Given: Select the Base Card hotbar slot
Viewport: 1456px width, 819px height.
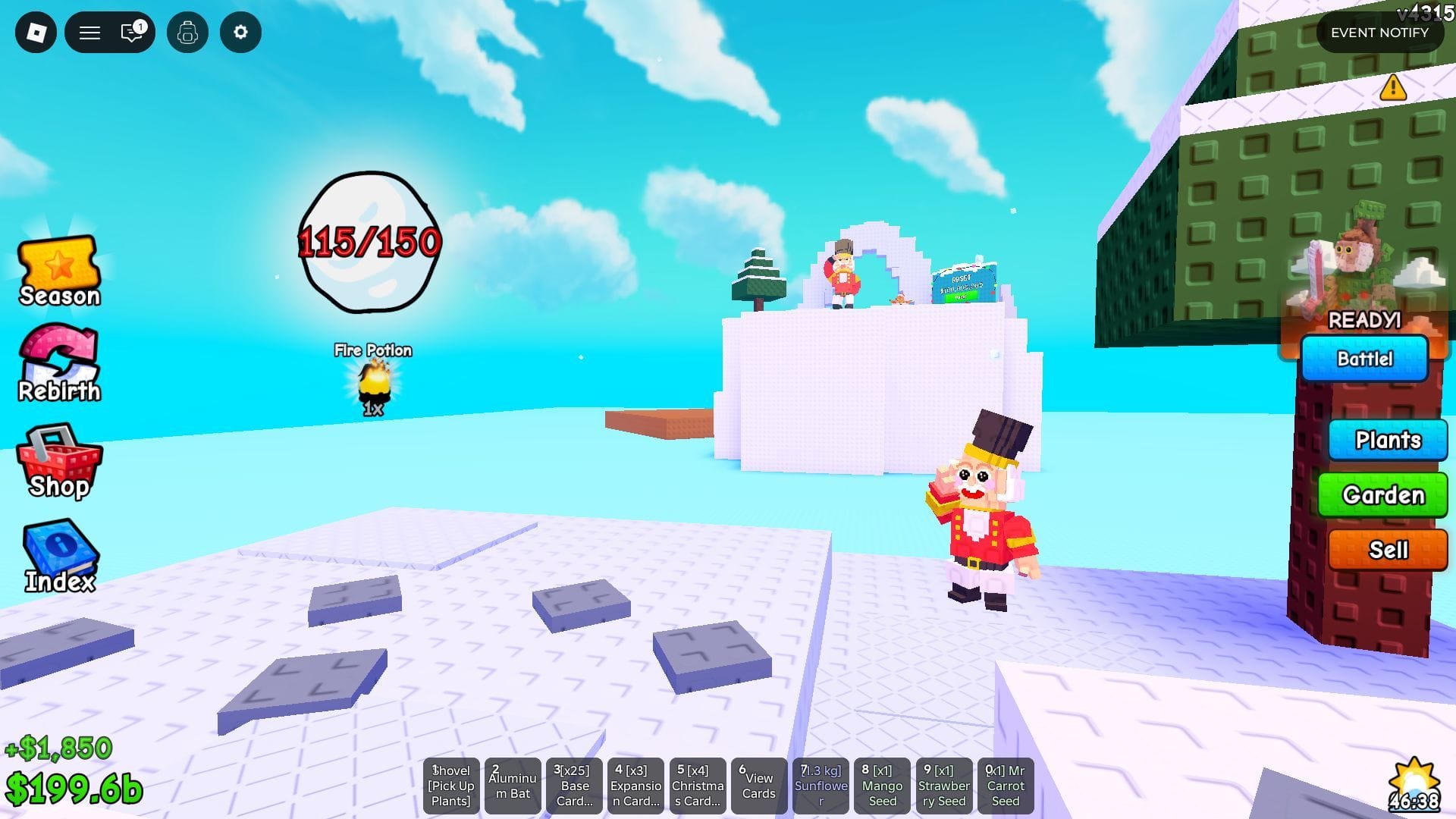Looking at the screenshot, I should [574, 786].
